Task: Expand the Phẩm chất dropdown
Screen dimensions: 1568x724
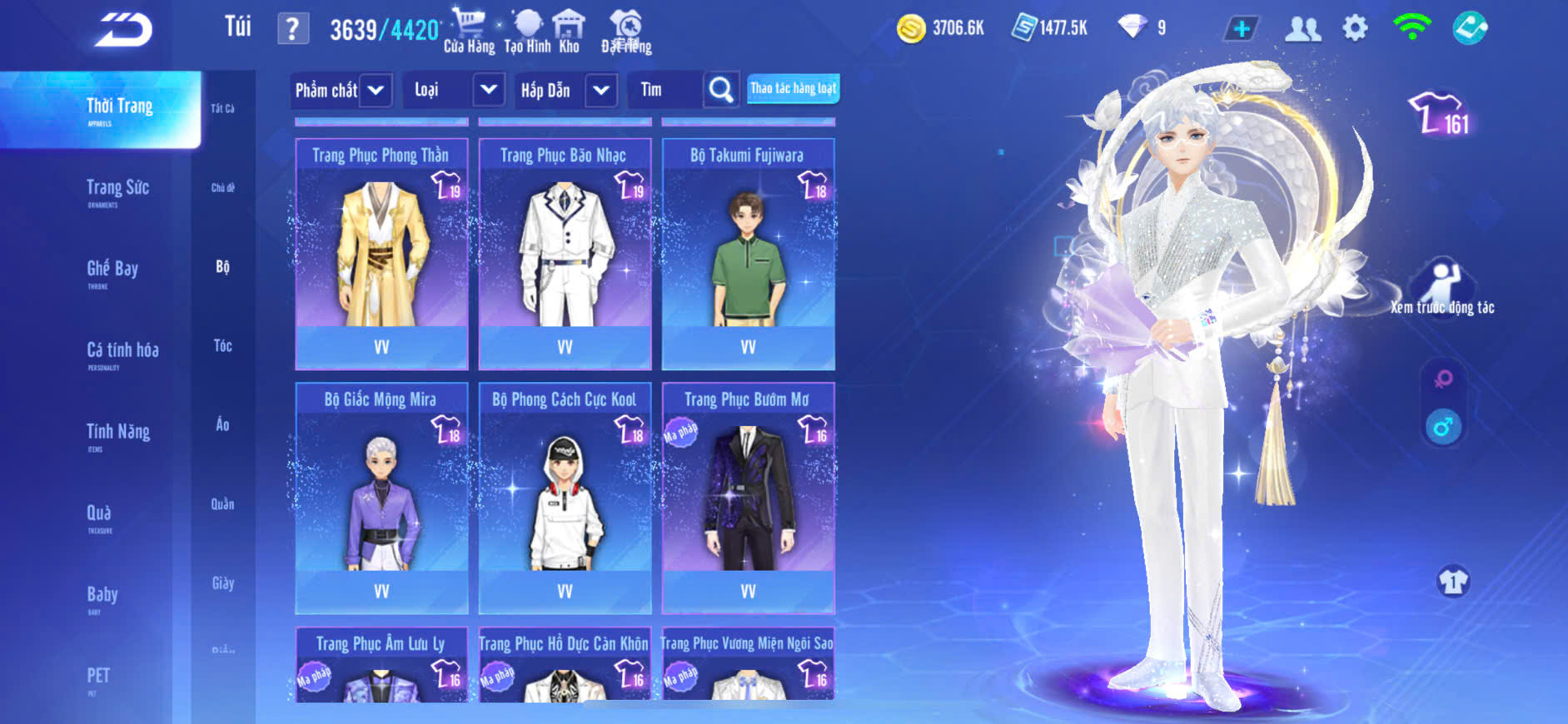Action: [x=376, y=90]
